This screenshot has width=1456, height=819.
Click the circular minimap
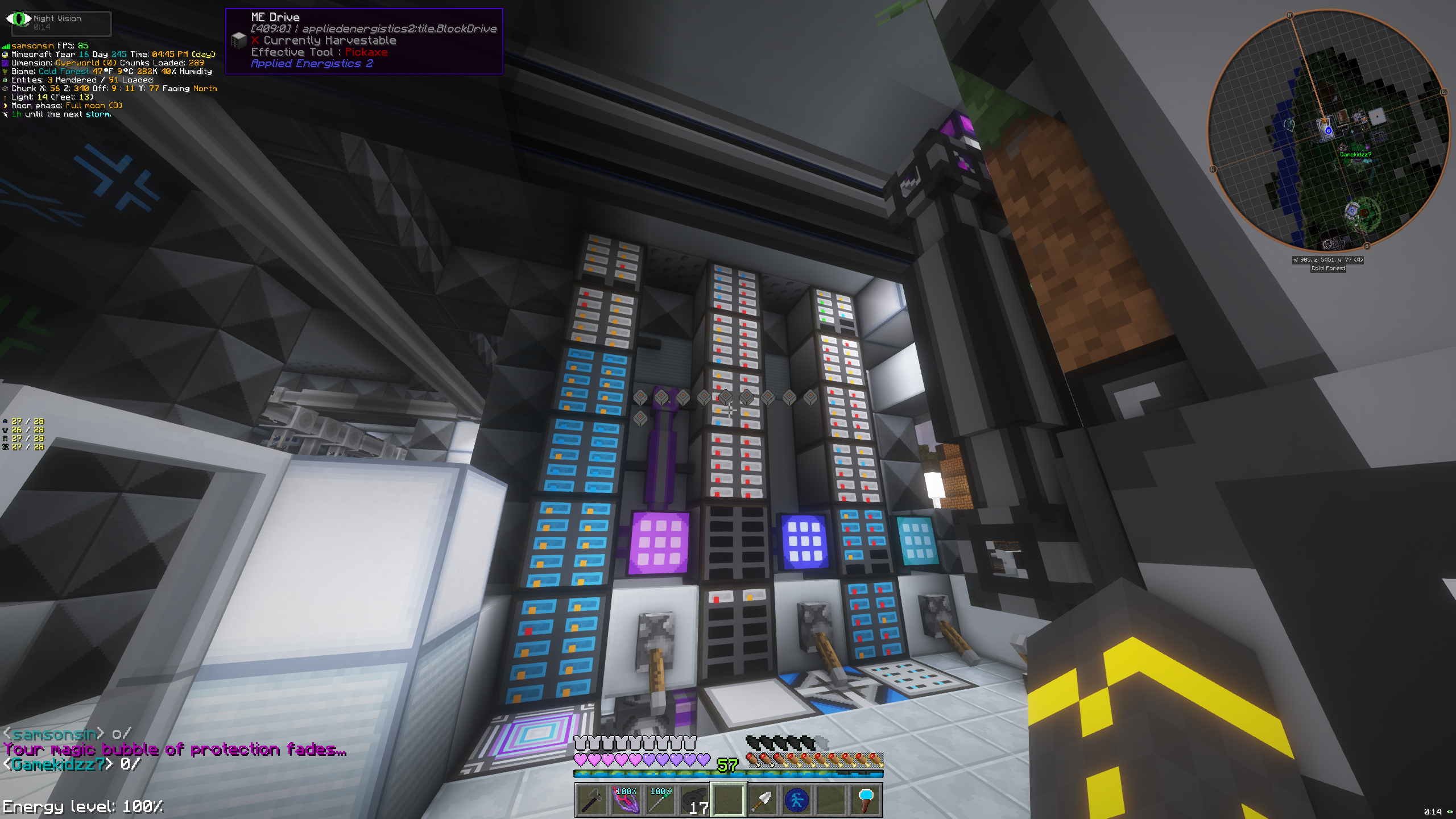[1329, 131]
